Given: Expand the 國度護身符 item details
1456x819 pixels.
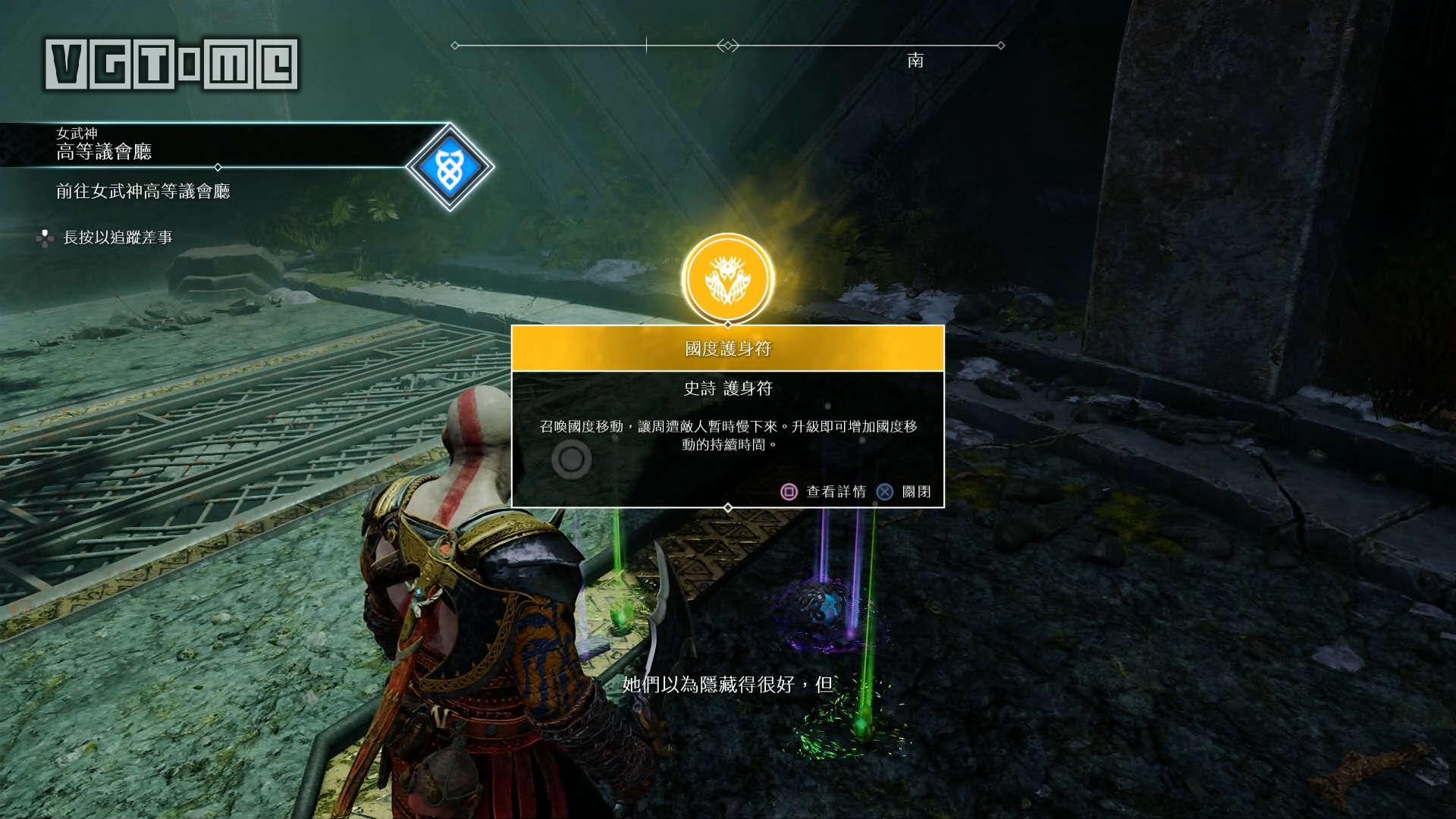Looking at the screenshot, I should (x=728, y=347).
